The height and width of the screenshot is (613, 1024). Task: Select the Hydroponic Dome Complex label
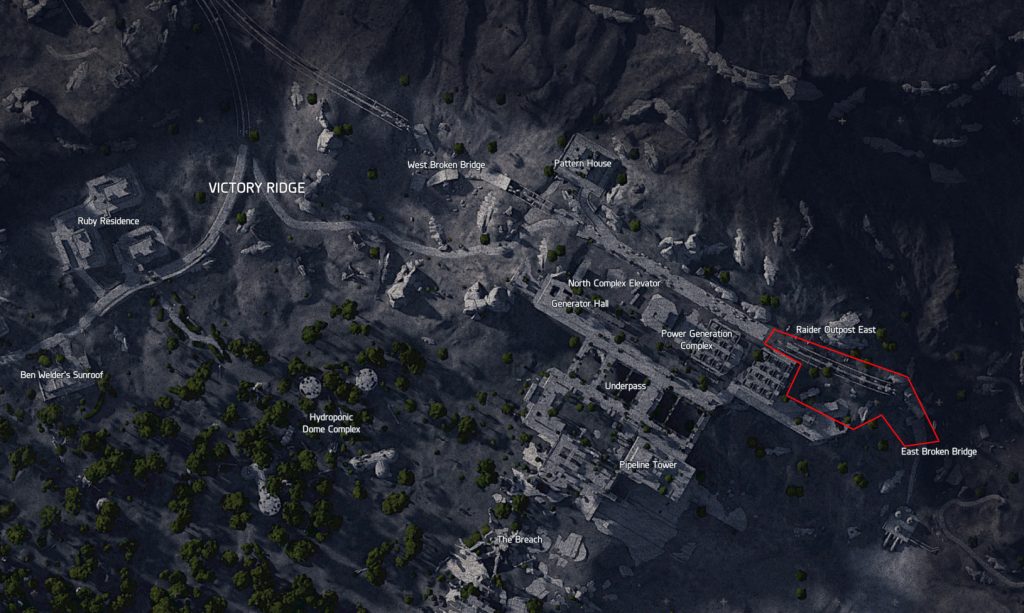point(331,422)
